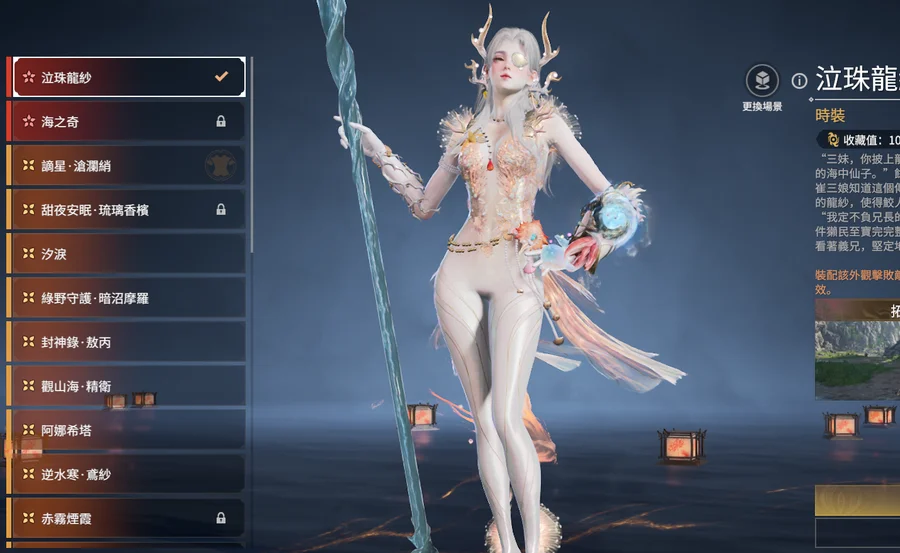Image resolution: width=900 pixels, height=553 pixels.
Task: Select the locked 赤霧煙霞 outfit
Action: click(x=126, y=518)
